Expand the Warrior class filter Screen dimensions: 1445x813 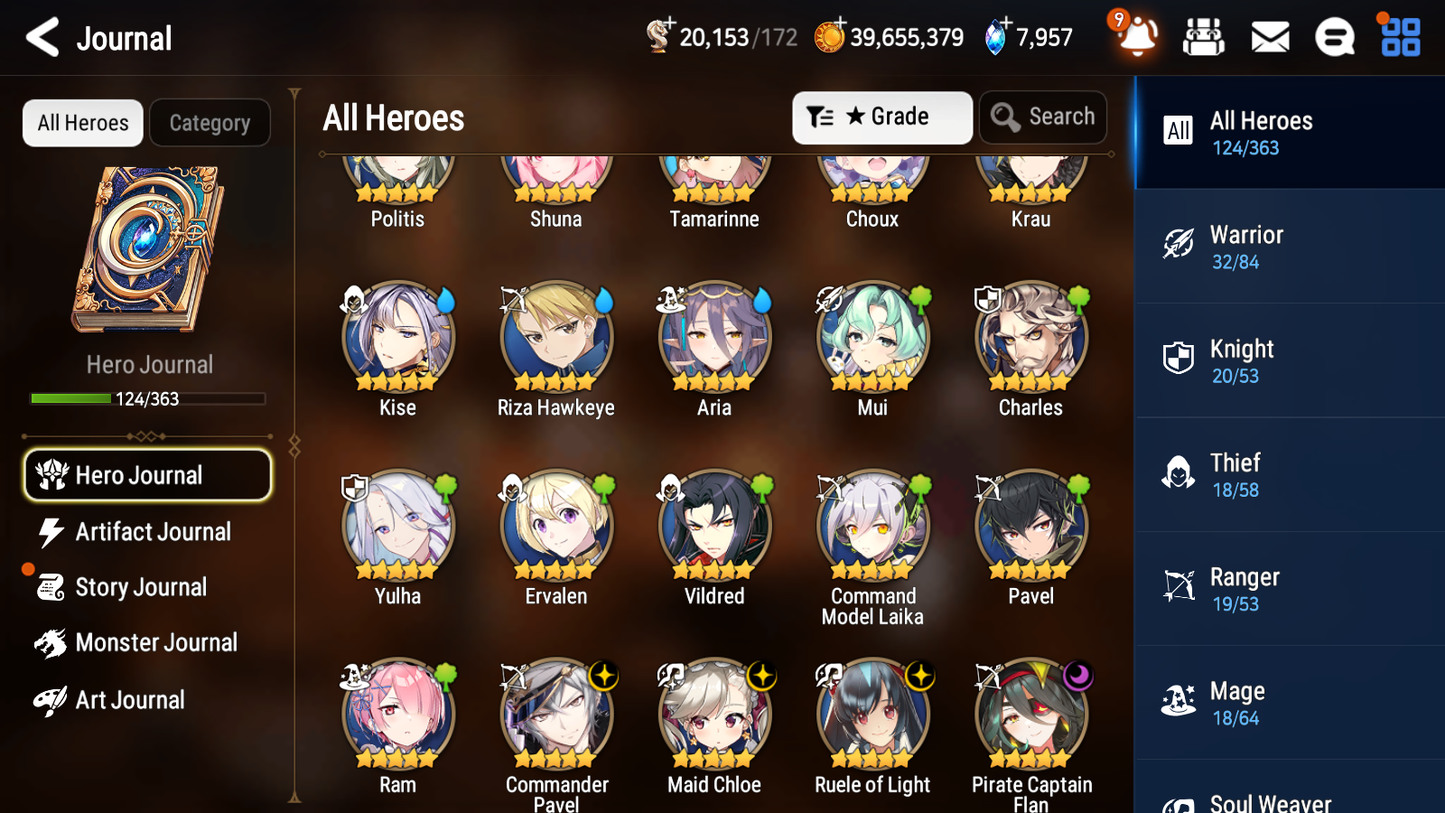click(x=1289, y=246)
